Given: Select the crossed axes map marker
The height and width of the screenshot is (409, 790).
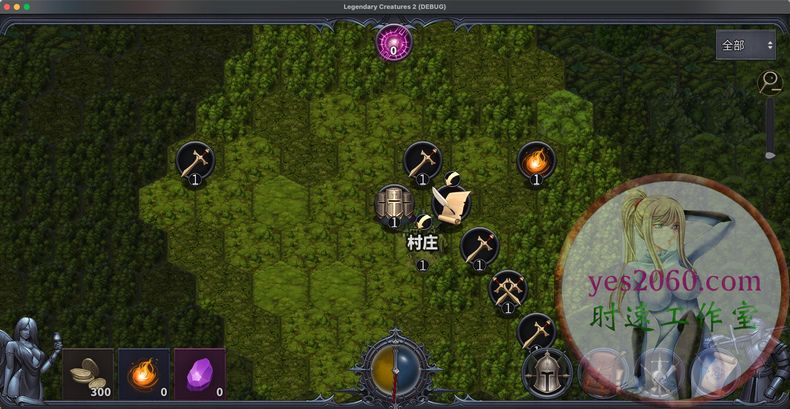Looking at the screenshot, I should [x=508, y=289].
